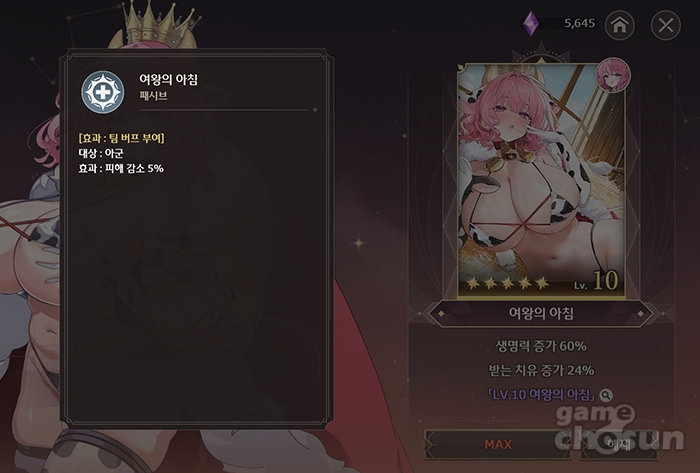Screen dimensions: 700x473
Task: Open the magnifier for LV.10 여왕의 아침
Action: click(x=607, y=396)
